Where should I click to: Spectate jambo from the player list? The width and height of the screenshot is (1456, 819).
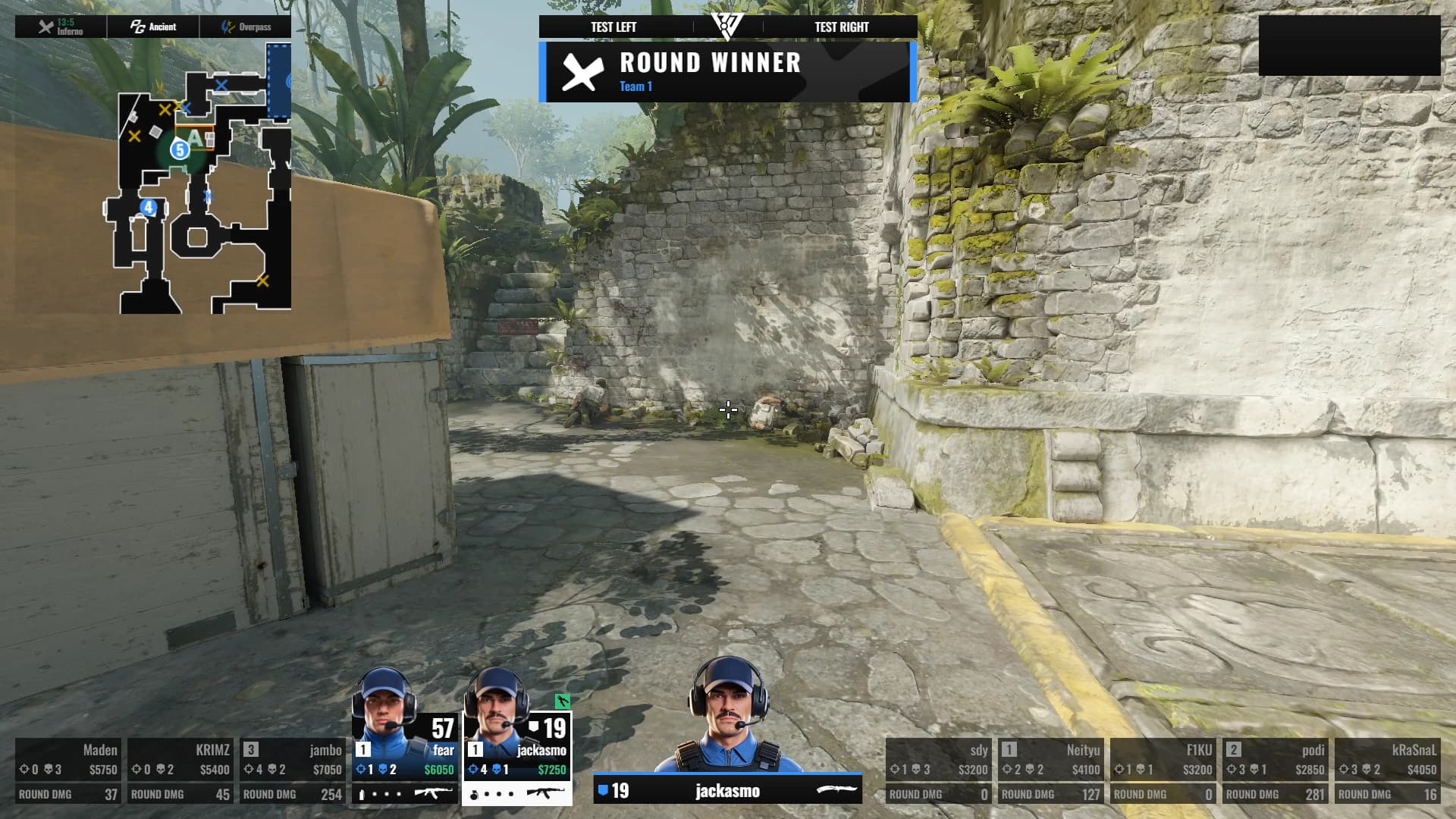pos(293,770)
